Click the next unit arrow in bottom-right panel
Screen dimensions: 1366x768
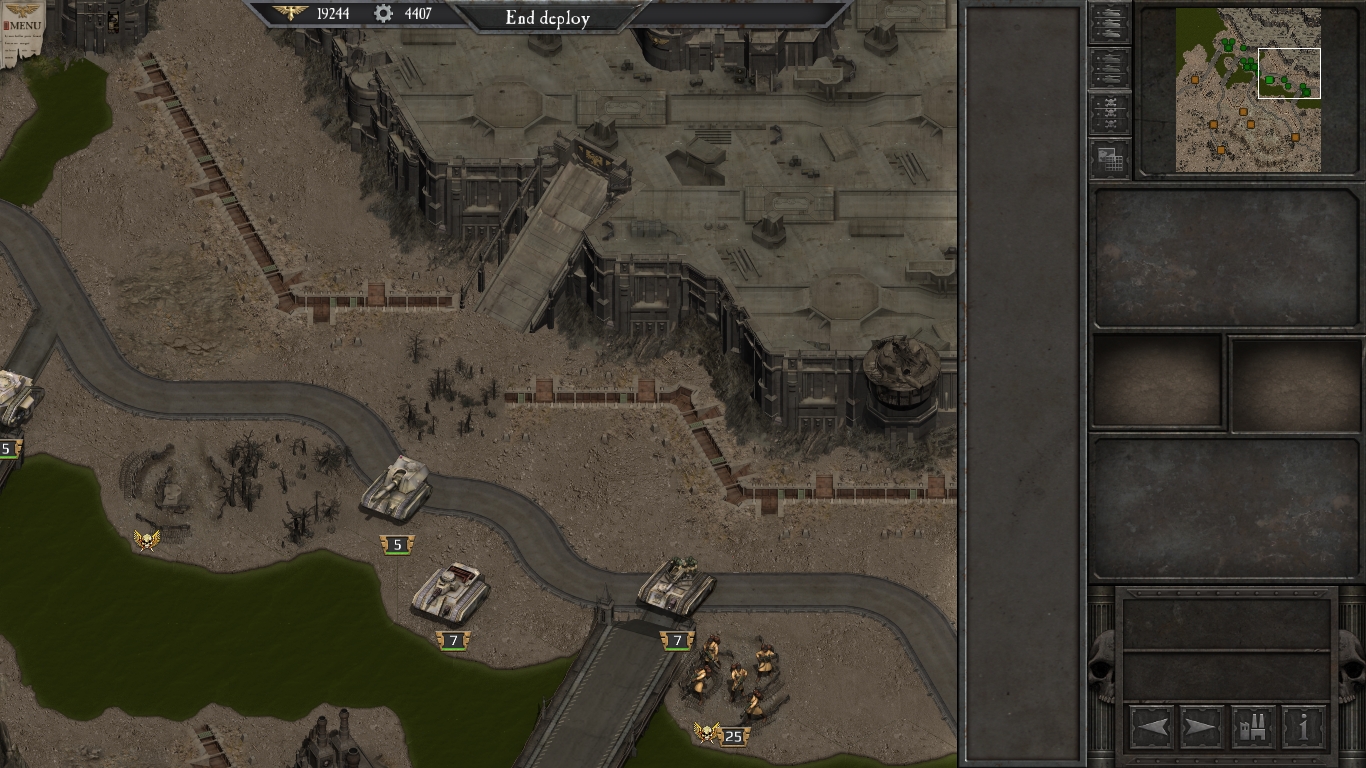(x=1201, y=727)
